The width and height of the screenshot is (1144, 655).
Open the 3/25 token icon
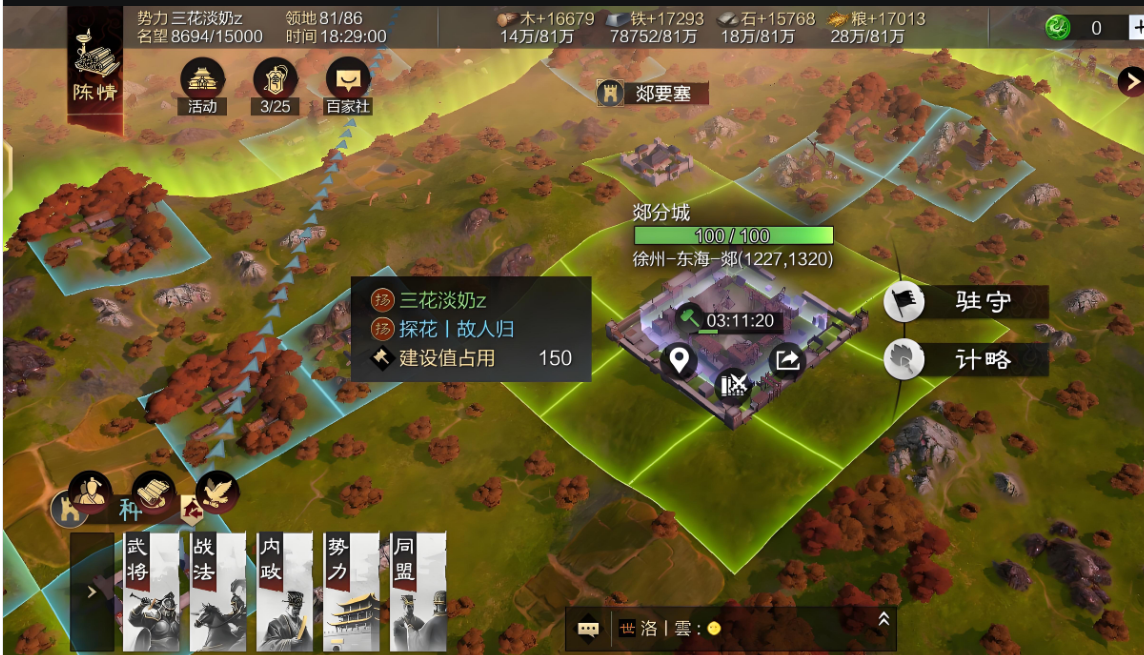pyautogui.click(x=275, y=80)
